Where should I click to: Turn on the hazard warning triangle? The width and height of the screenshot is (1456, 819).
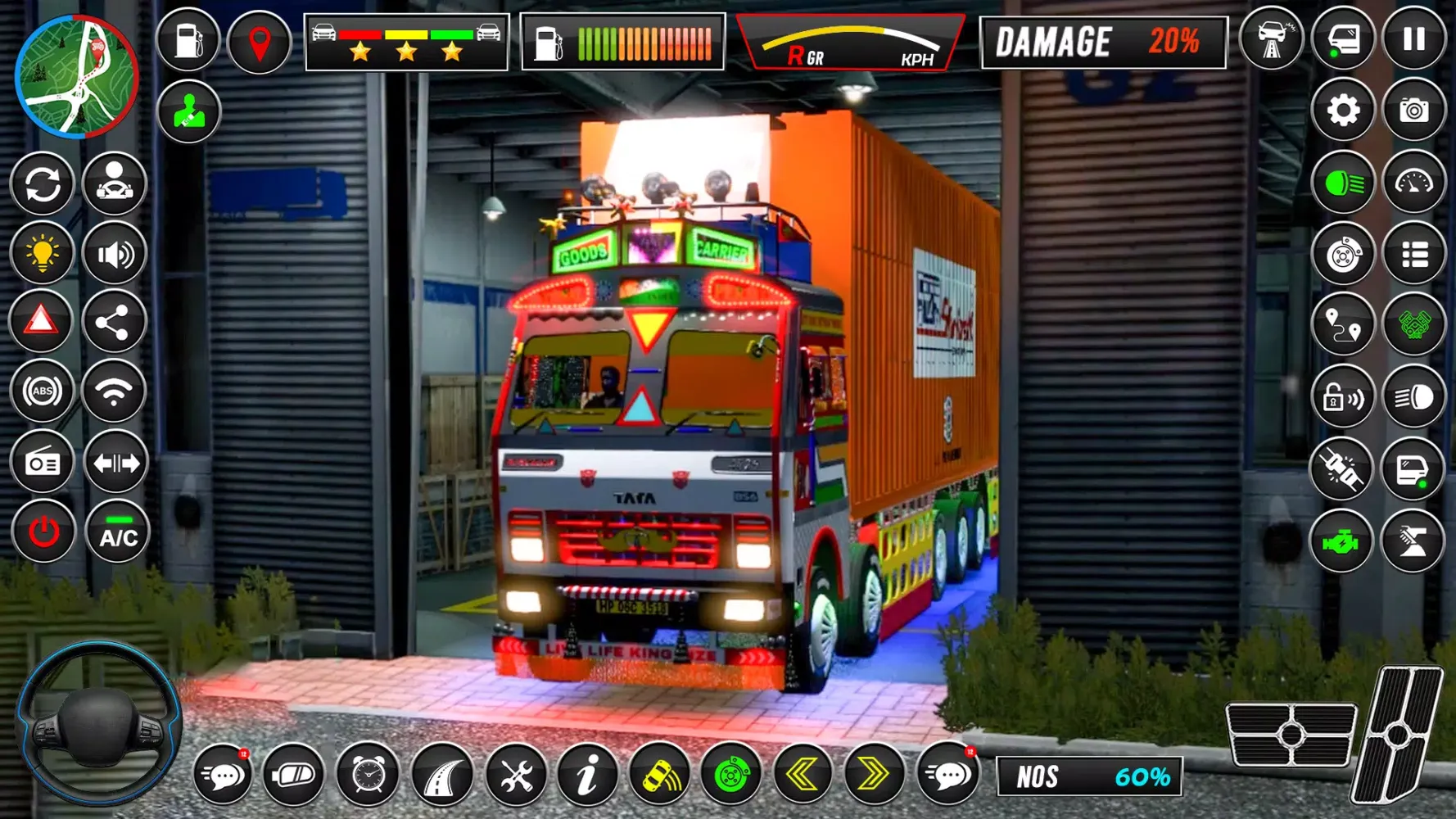coord(42,322)
